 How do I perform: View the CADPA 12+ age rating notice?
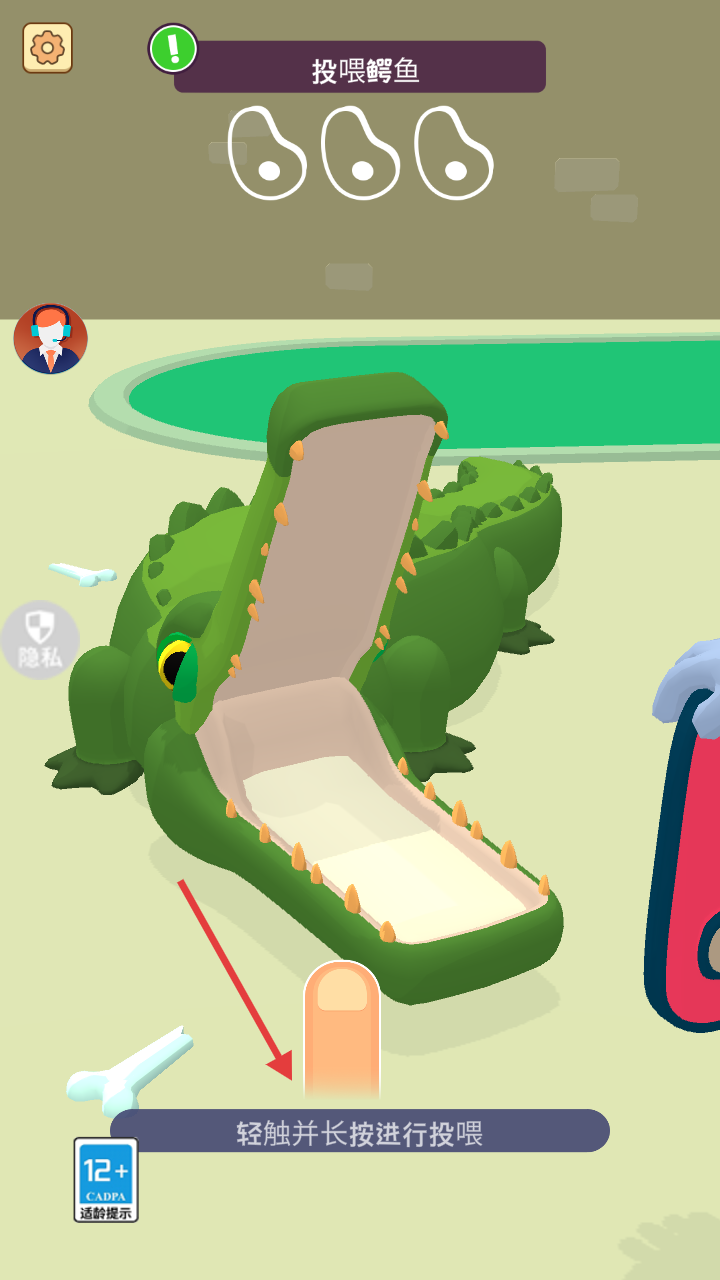106,1180
